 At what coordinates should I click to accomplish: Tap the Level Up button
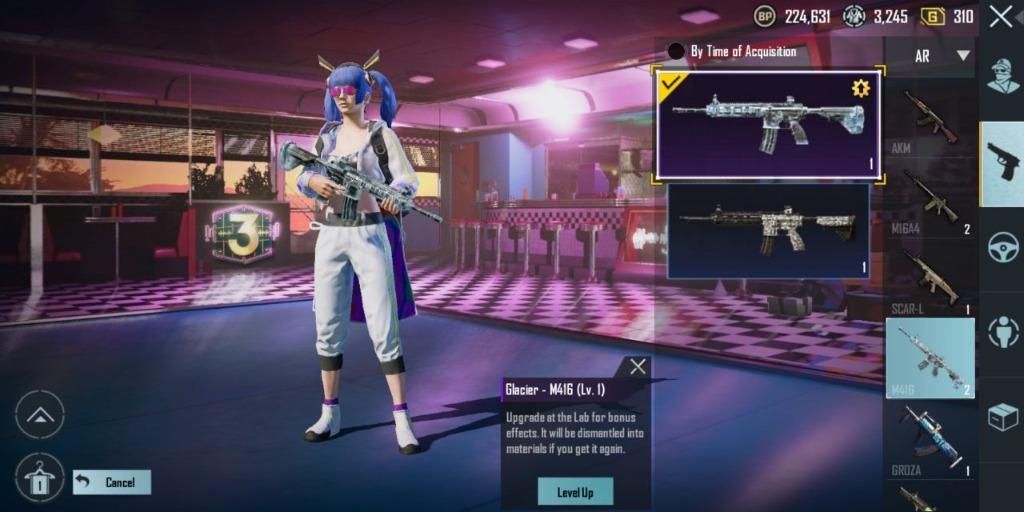click(x=575, y=491)
